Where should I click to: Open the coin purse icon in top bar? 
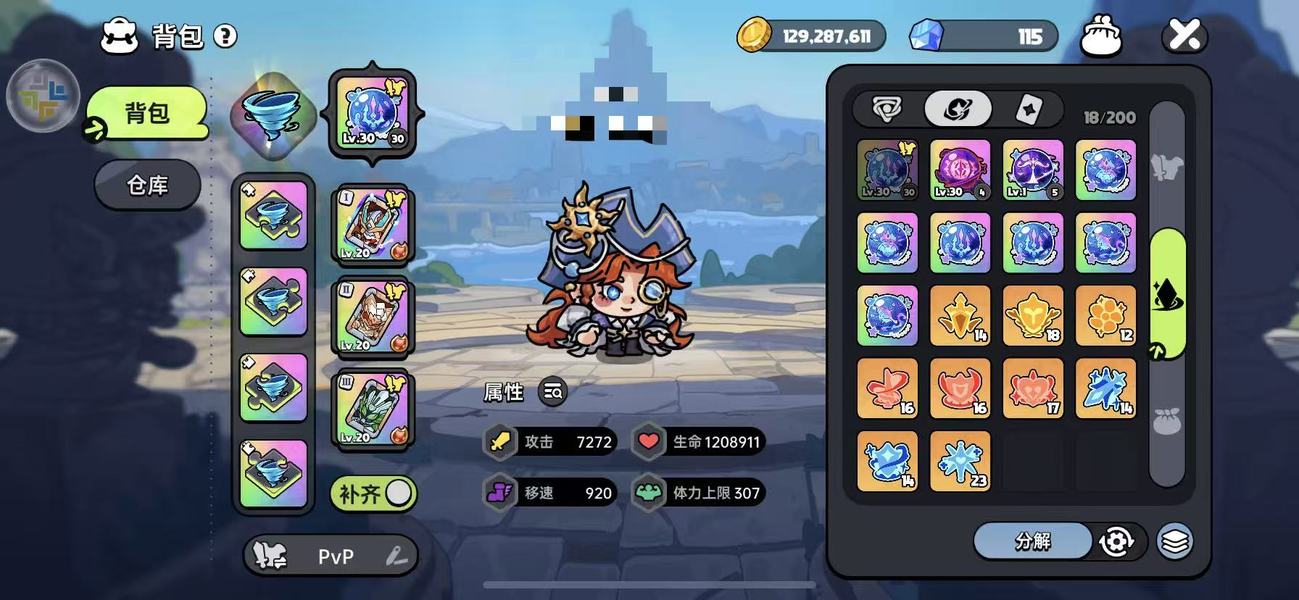click(1101, 38)
